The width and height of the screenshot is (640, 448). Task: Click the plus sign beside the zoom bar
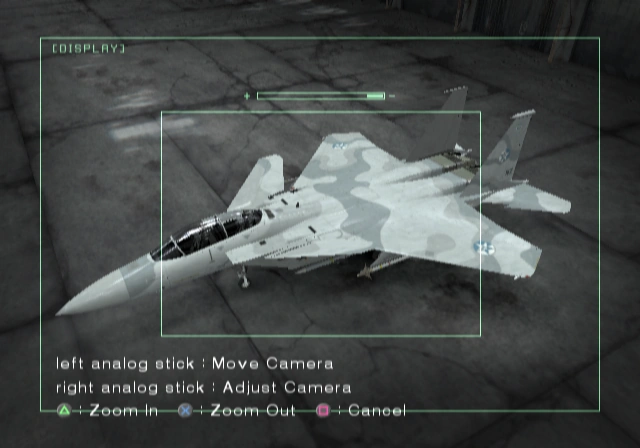click(247, 96)
